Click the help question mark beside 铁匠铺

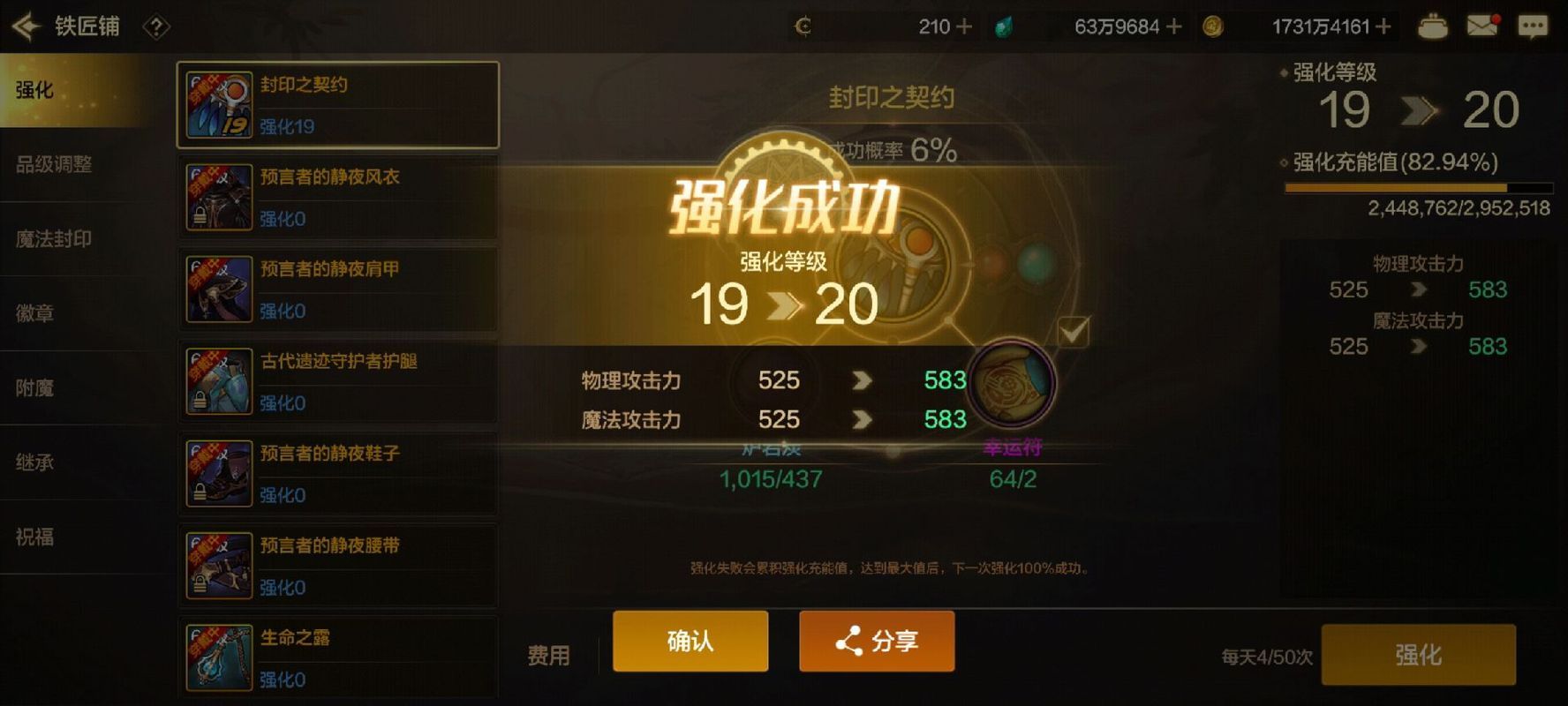(x=155, y=26)
